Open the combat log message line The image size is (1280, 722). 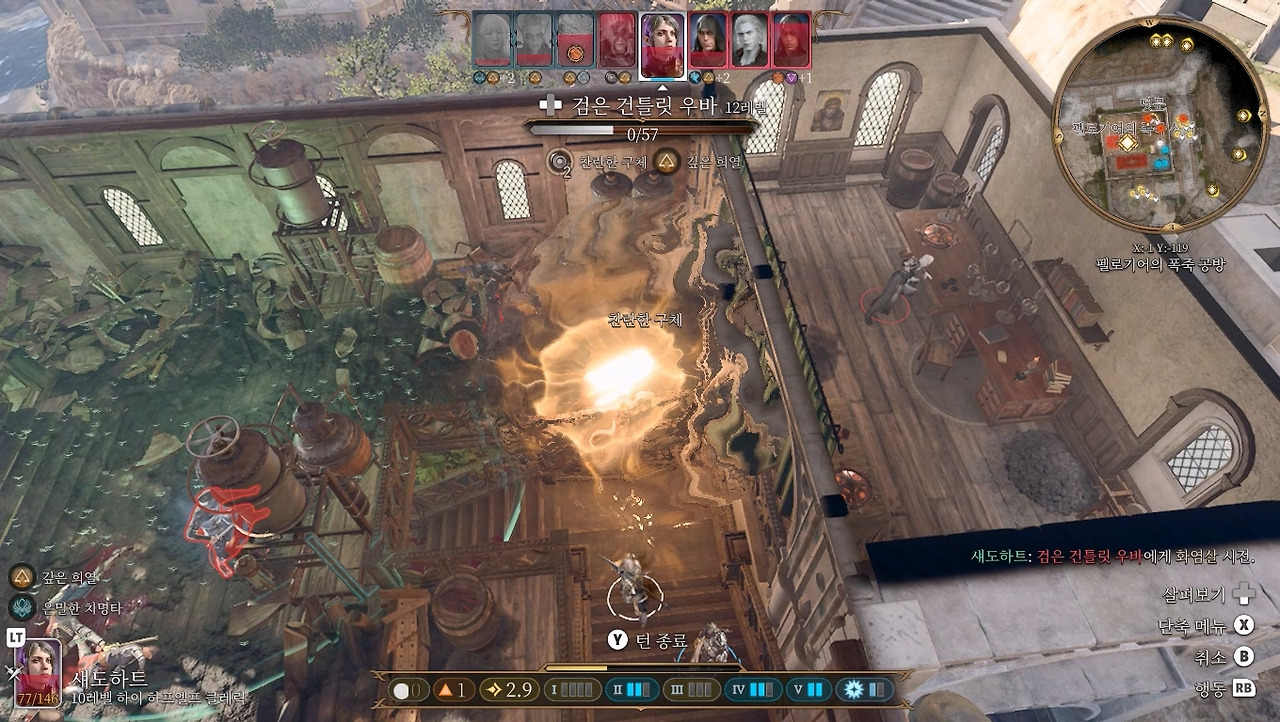pos(1112,557)
